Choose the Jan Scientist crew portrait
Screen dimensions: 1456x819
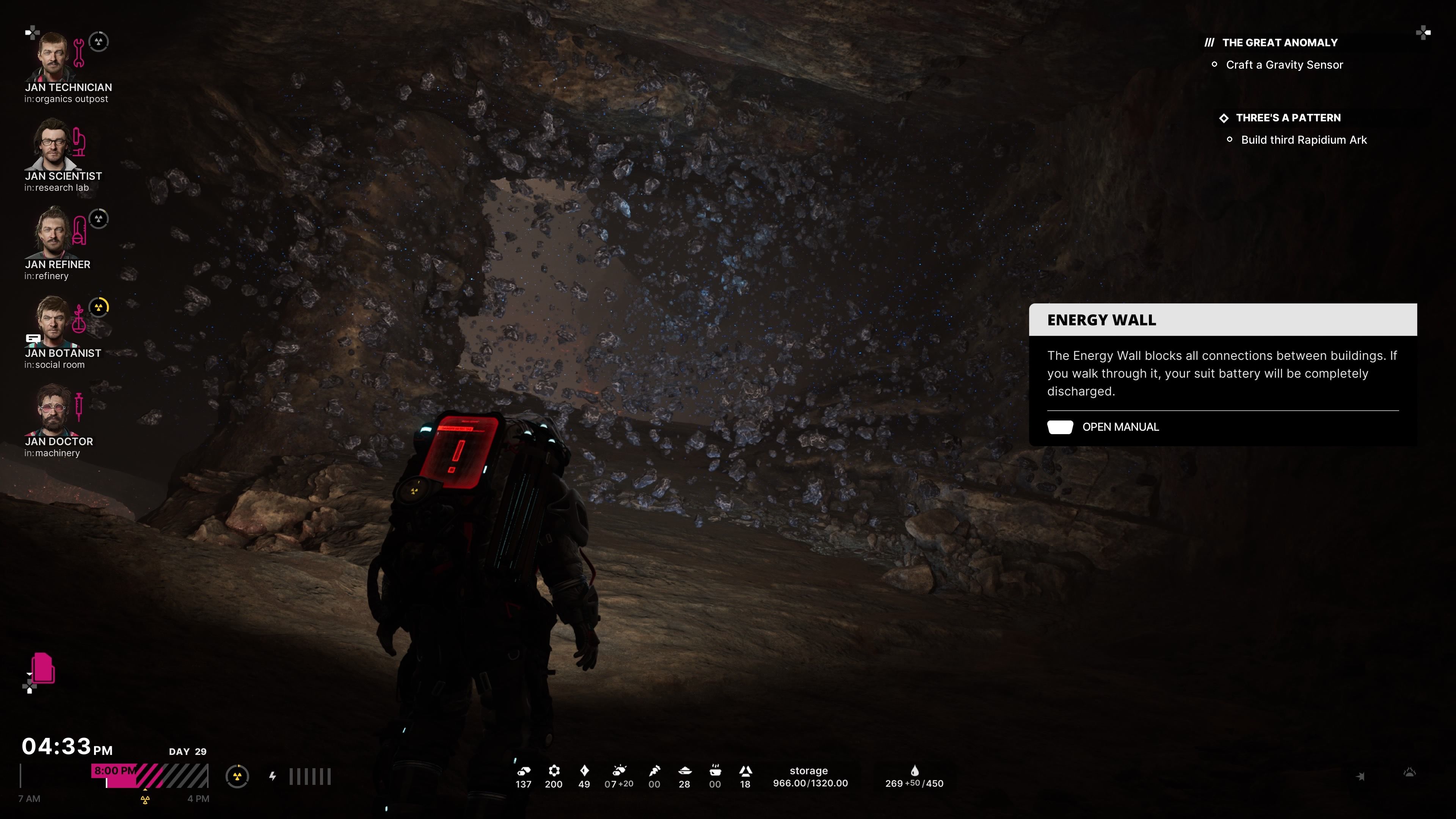(53, 145)
